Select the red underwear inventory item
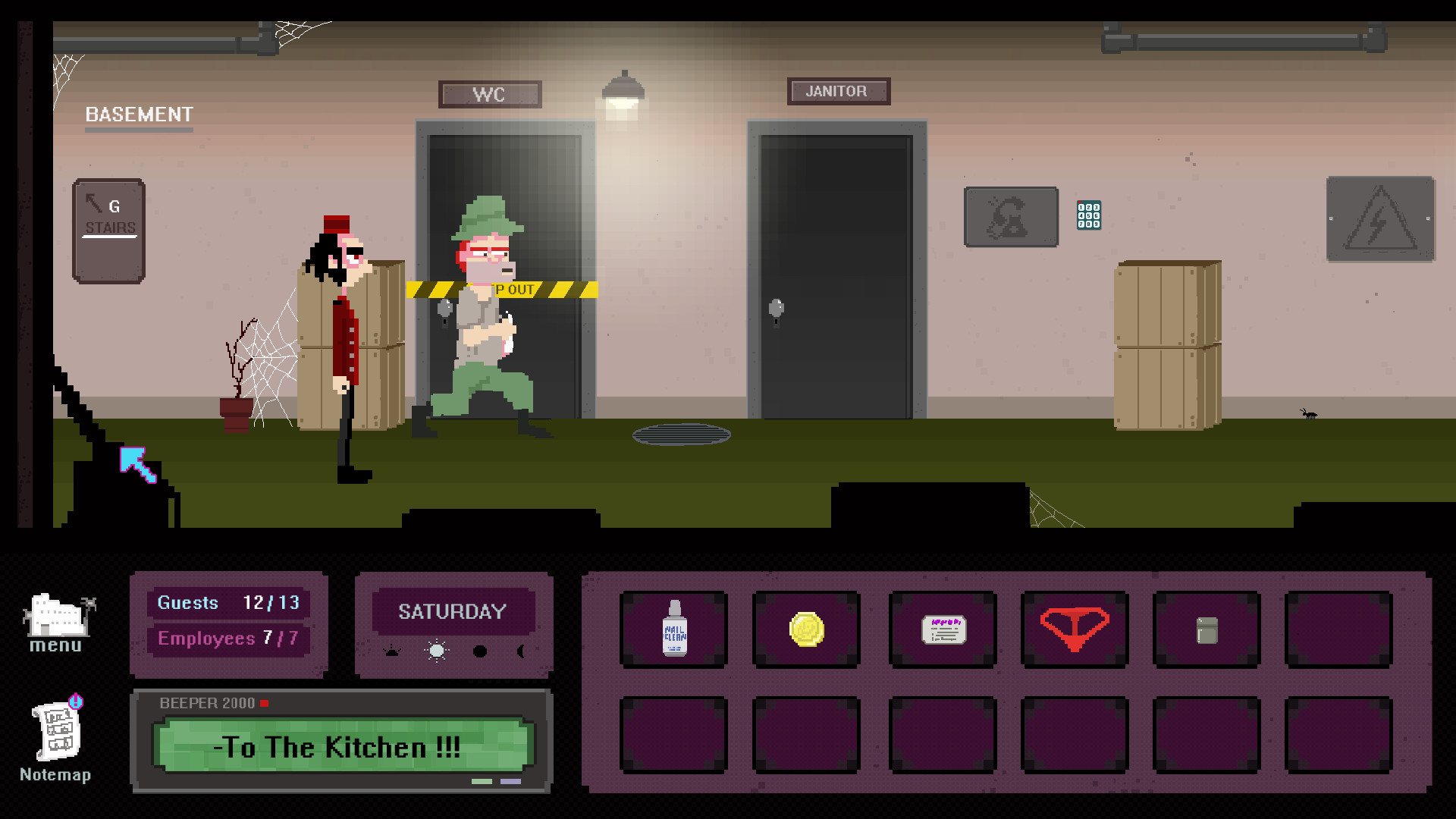Screen dimensions: 1456x819 click(x=1075, y=629)
